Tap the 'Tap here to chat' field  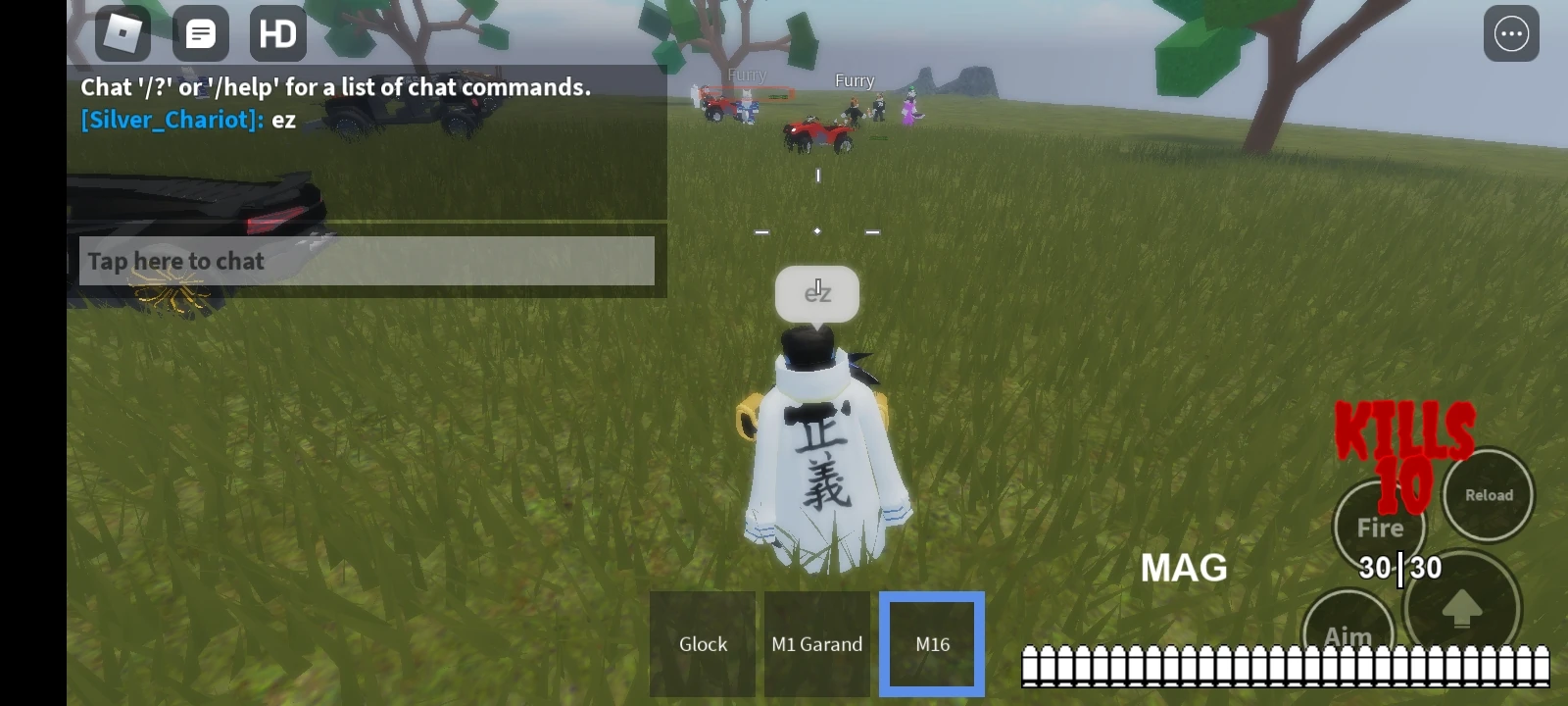click(367, 261)
